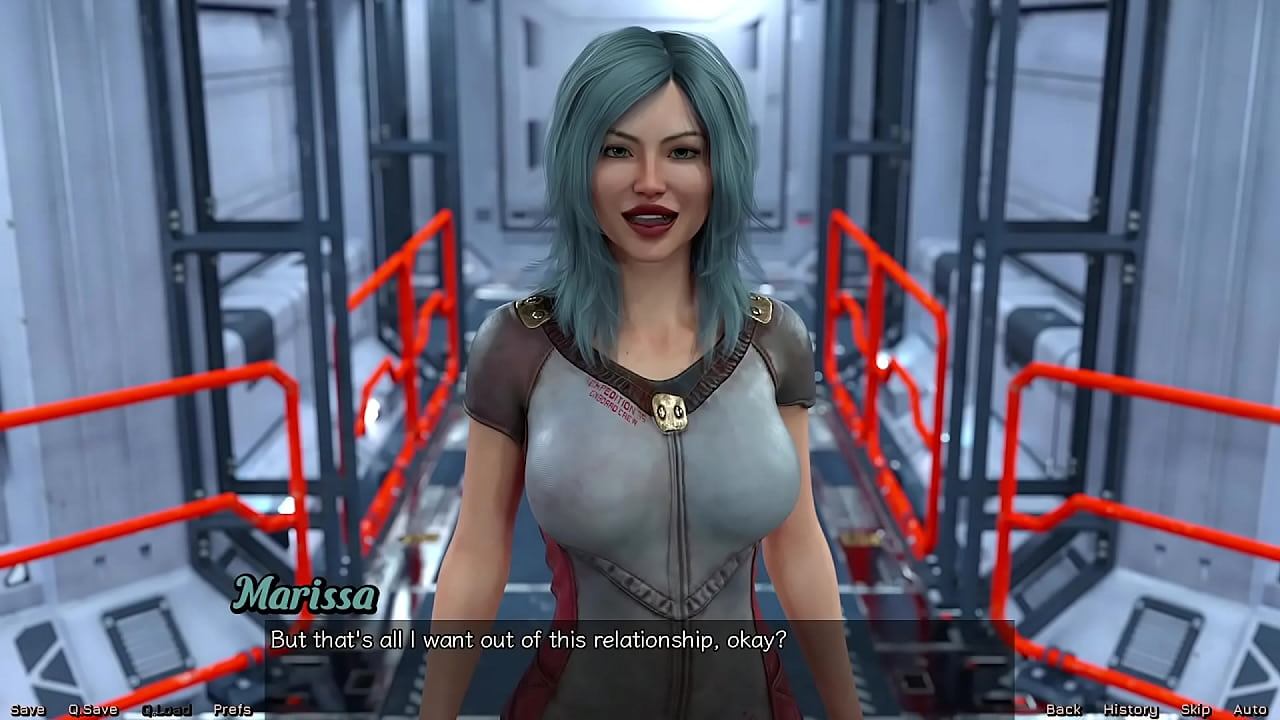This screenshot has height=720, width=1280.
Task: Activate Skip to fast-forward dialogue
Action: [1195, 710]
